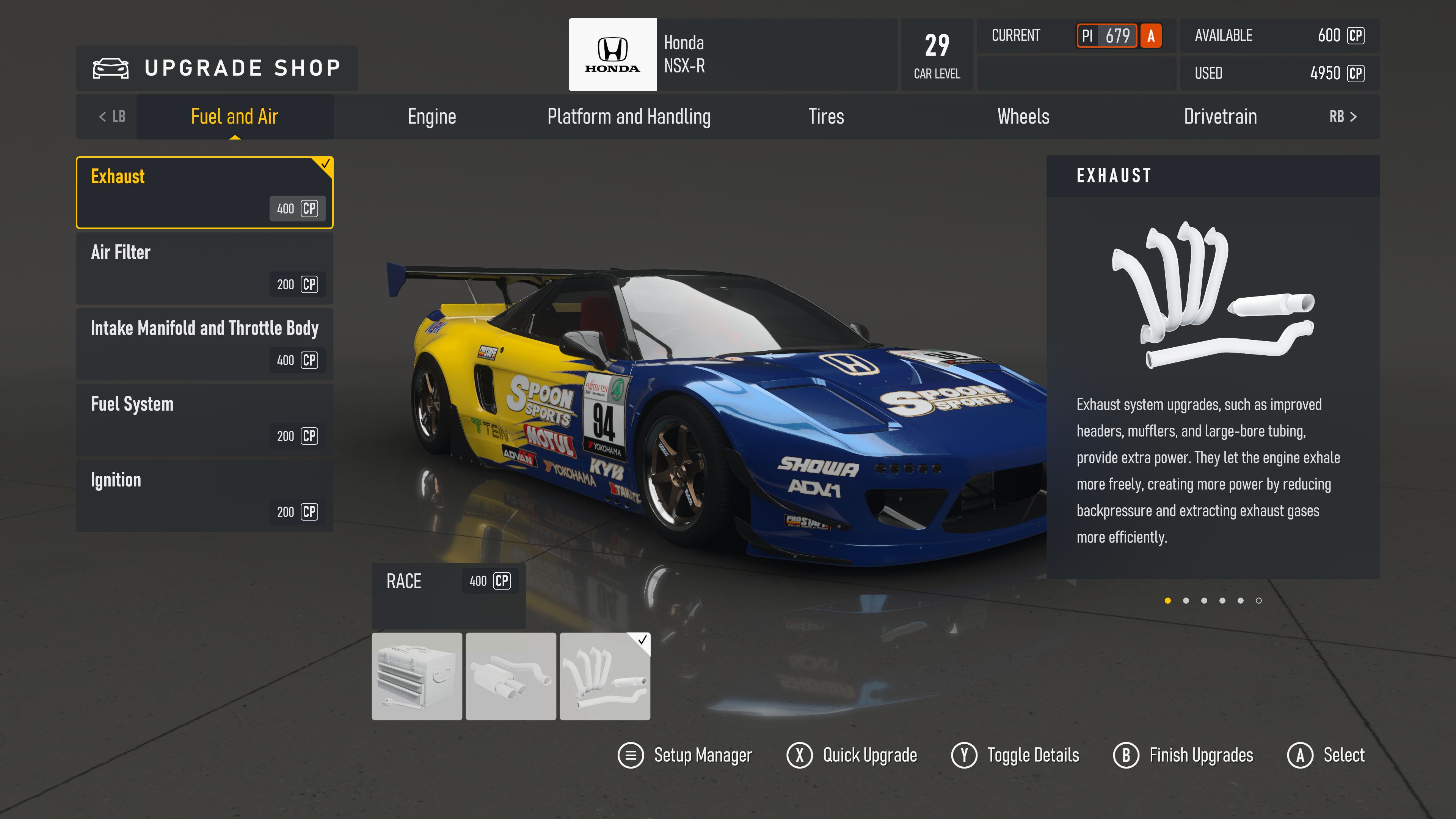Switch to the Wheels tab
Viewport: 1456px width, 819px height.
pyautogui.click(x=1023, y=116)
